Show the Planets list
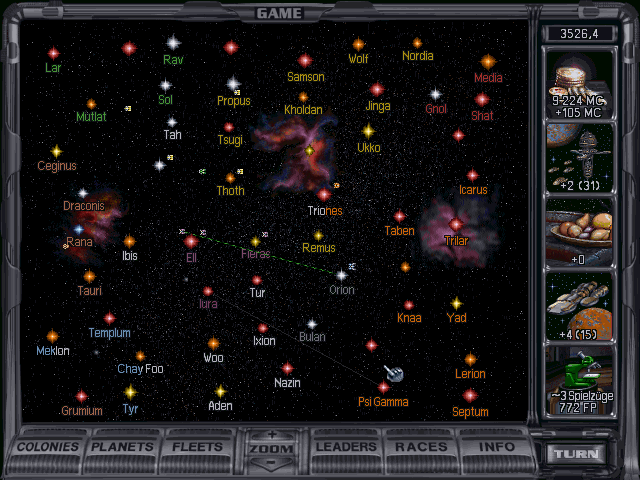Screen dimensions: 640x480 [124, 446]
